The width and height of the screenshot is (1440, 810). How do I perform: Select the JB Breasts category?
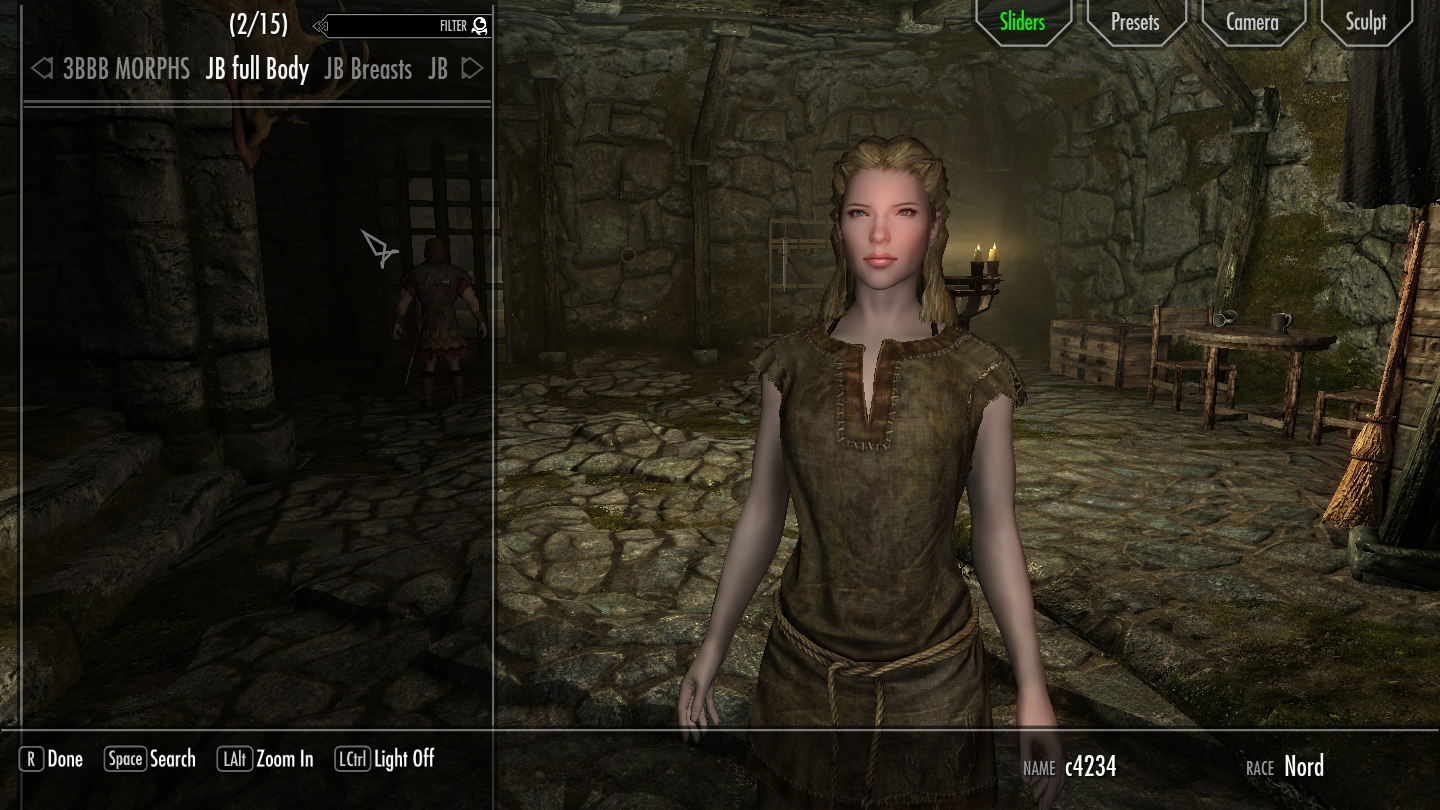(367, 68)
